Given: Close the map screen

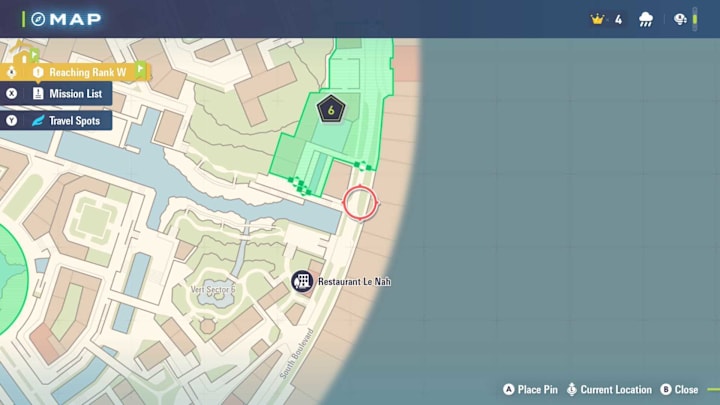Looking at the screenshot, I should pos(678,389).
